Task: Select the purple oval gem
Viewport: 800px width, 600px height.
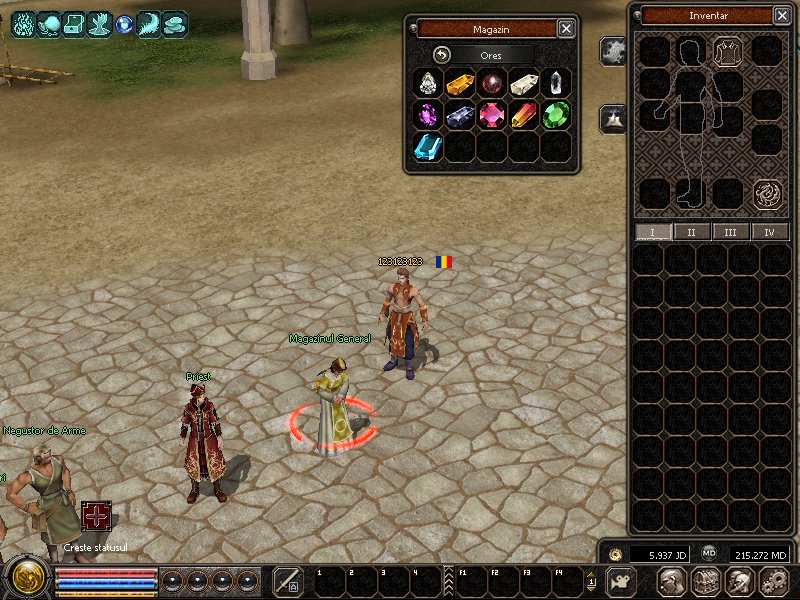Action: [428, 115]
